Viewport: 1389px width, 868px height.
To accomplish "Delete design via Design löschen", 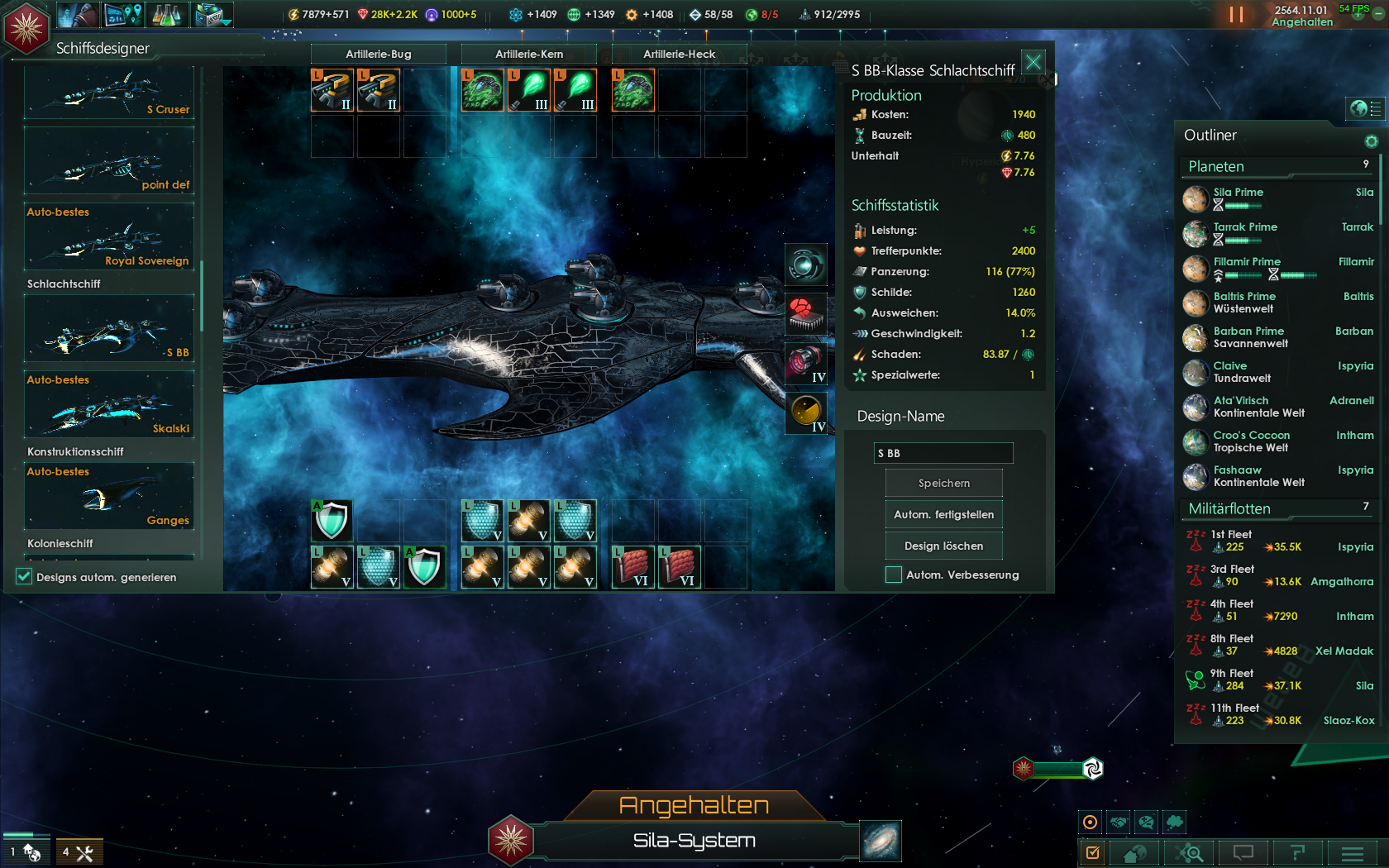I will coord(943,546).
